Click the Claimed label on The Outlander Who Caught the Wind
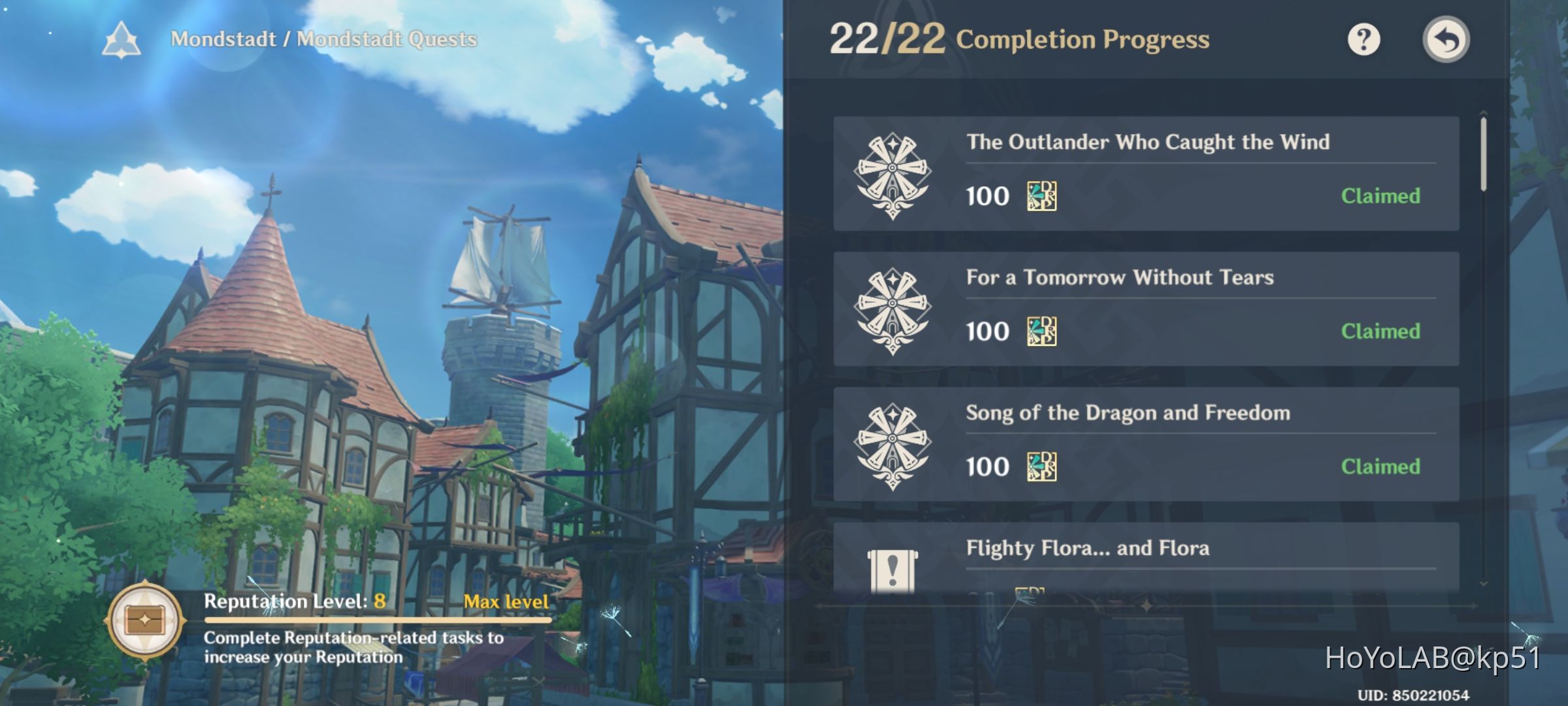 click(1380, 196)
